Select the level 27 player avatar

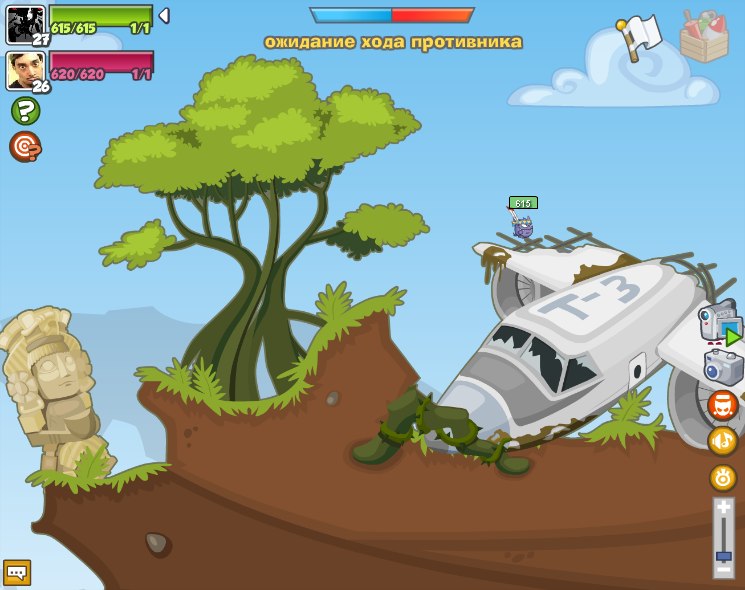25,23
